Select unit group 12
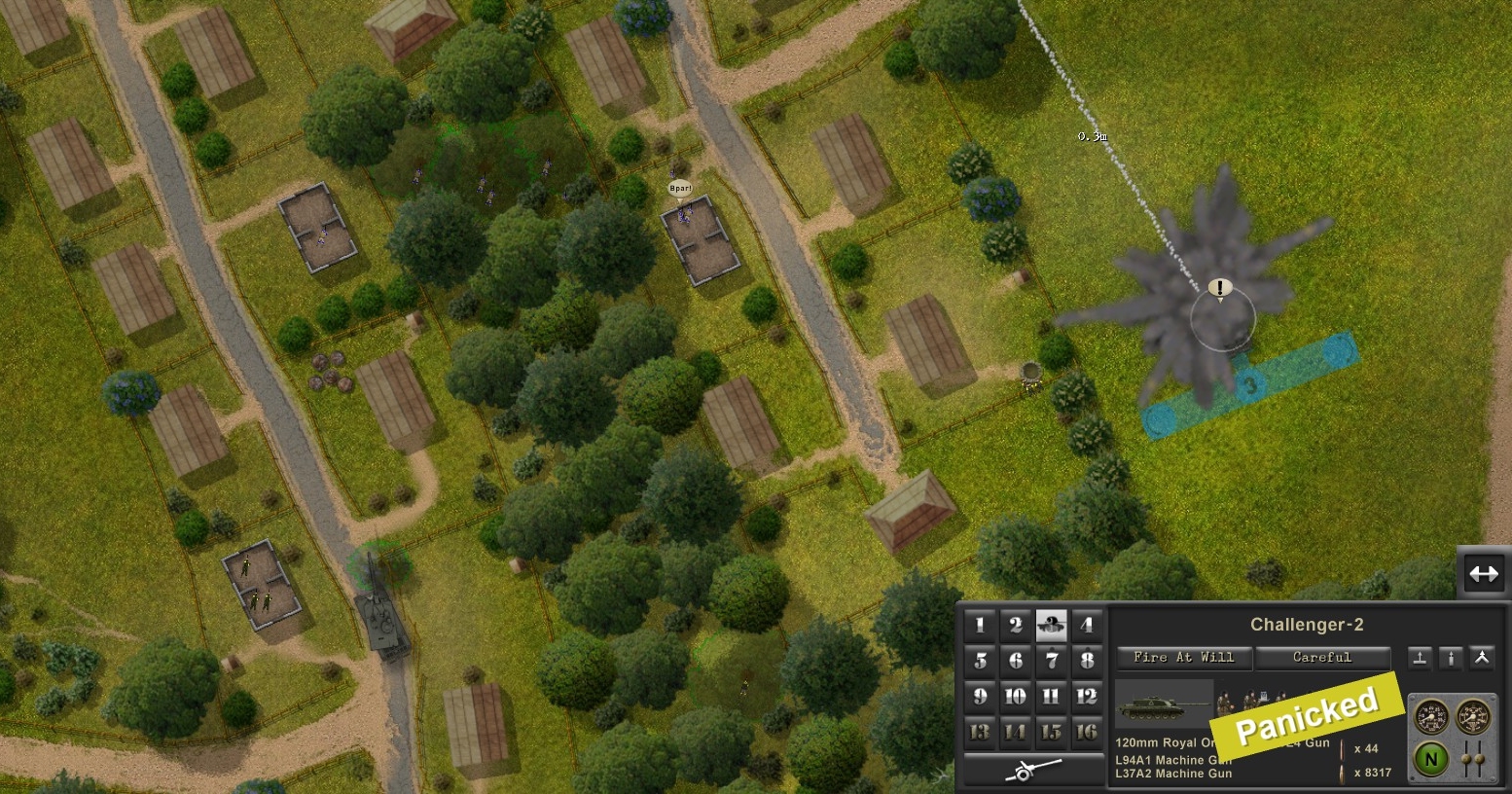 tap(1087, 696)
